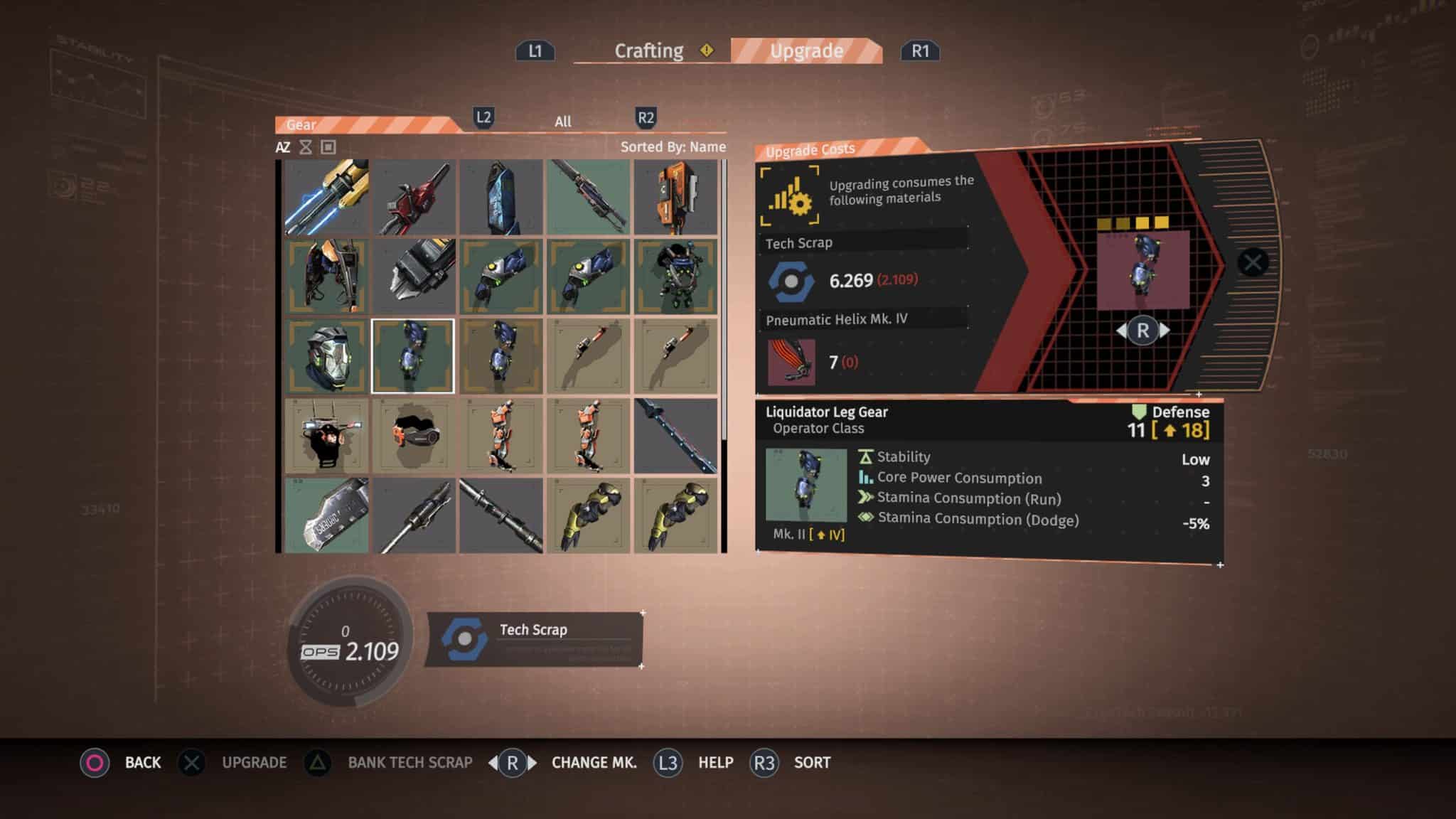Click the square sort icon beside hourglass

point(328,147)
